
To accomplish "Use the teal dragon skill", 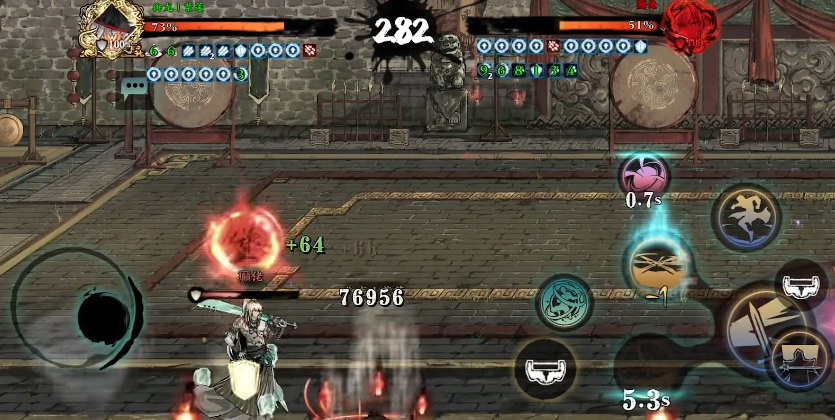I will coord(564,301).
